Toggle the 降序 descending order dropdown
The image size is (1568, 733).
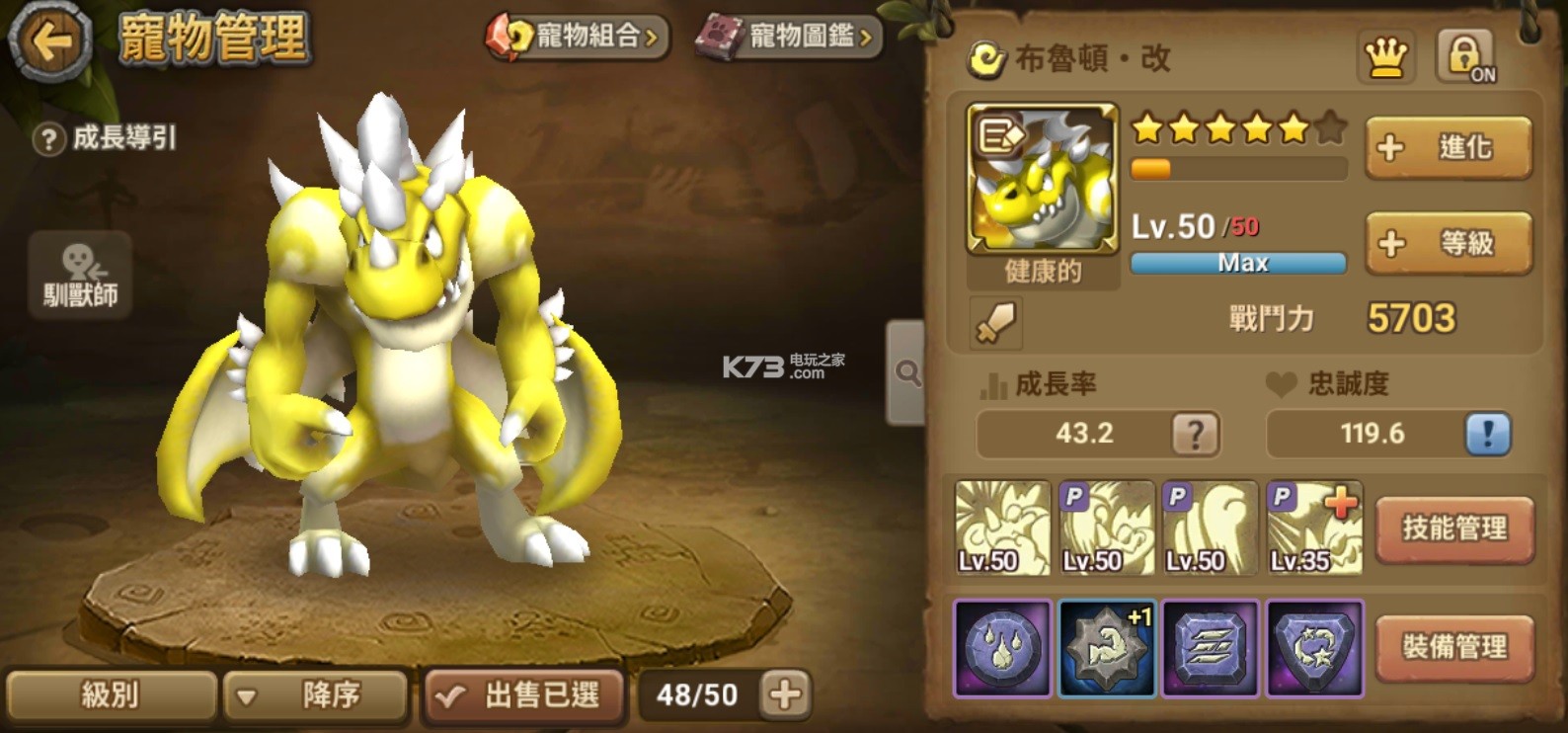click(x=316, y=695)
